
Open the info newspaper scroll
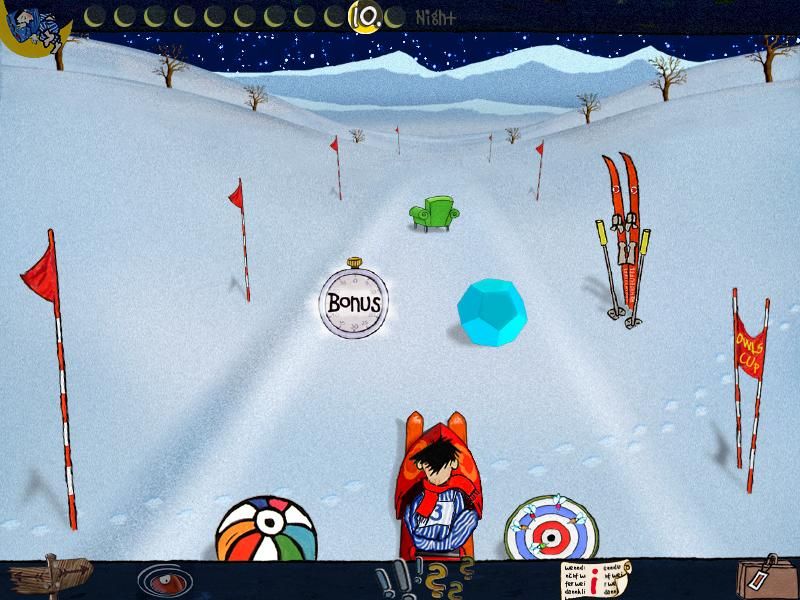coord(597,579)
